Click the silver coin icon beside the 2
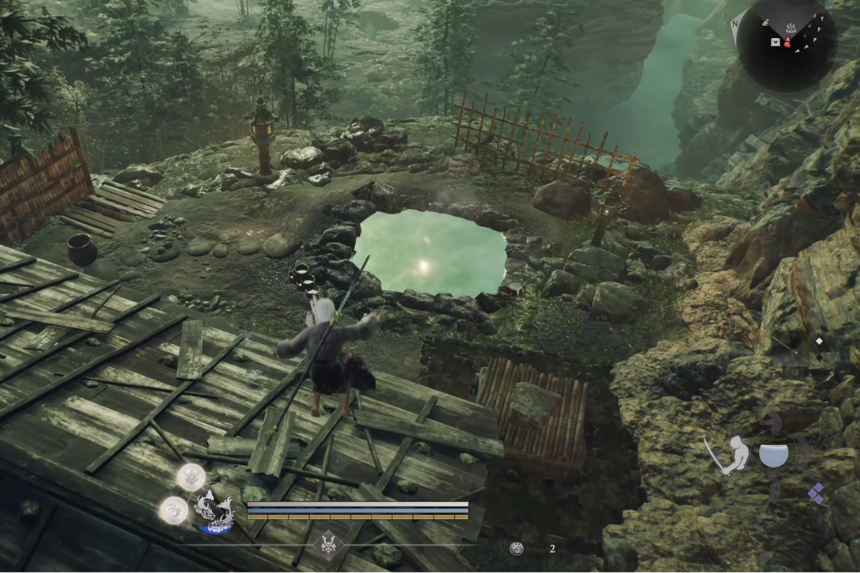The height and width of the screenshot is (573, 860). pyautogui.click(x=516, y=548)
